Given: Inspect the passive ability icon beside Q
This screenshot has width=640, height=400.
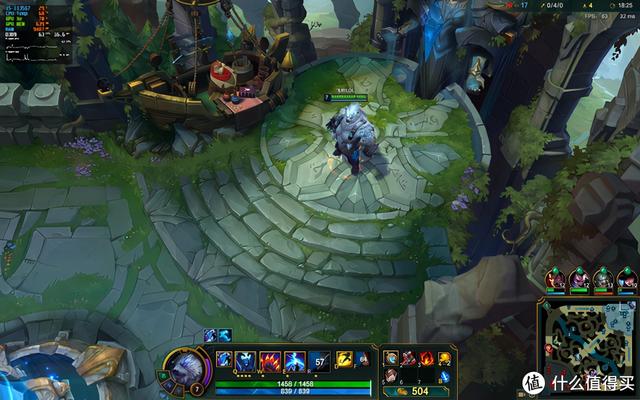Looking at the screenshot, I should tap(225, 358).
